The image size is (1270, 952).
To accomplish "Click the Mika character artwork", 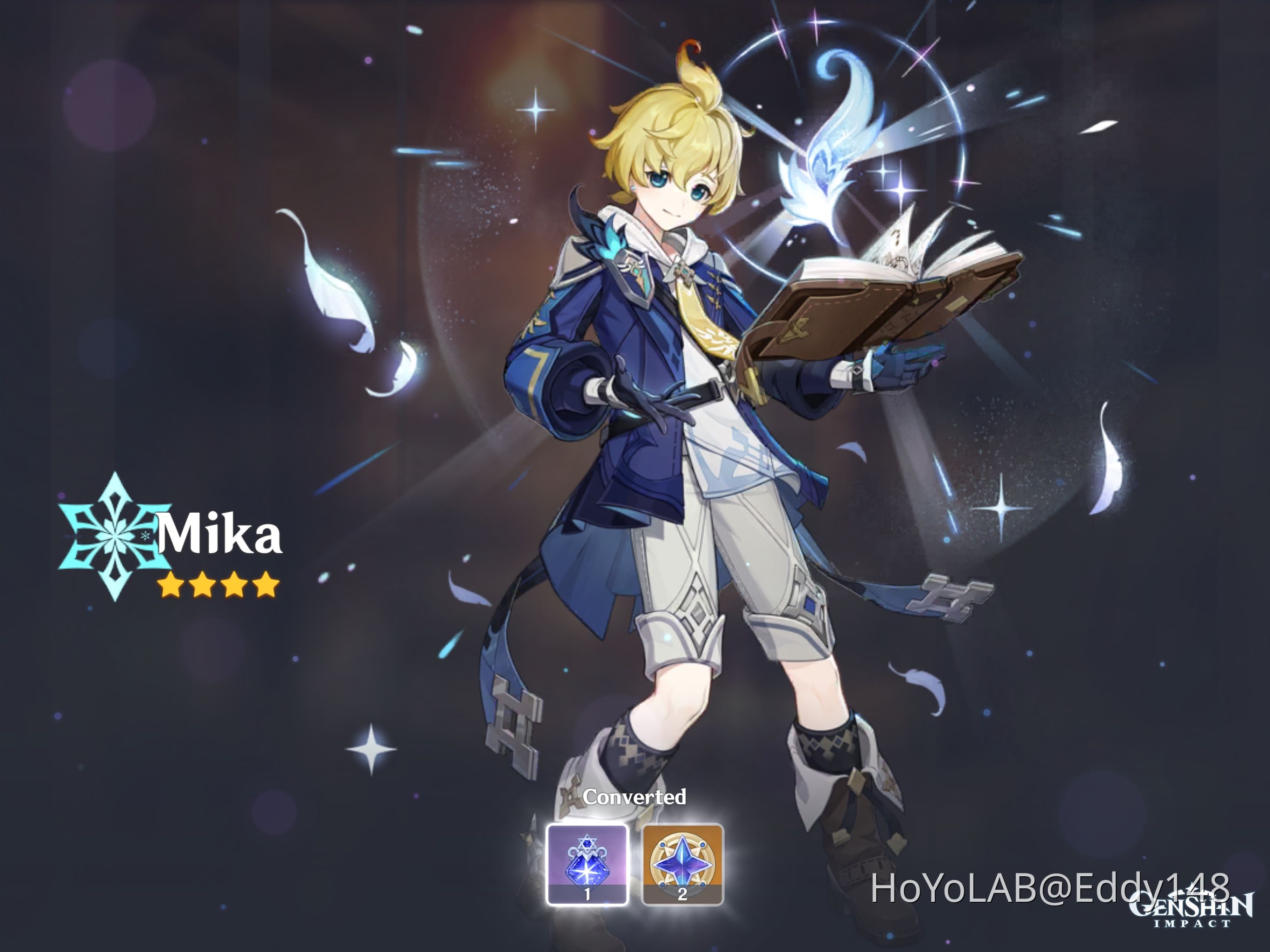I will [x=677, y=402].
